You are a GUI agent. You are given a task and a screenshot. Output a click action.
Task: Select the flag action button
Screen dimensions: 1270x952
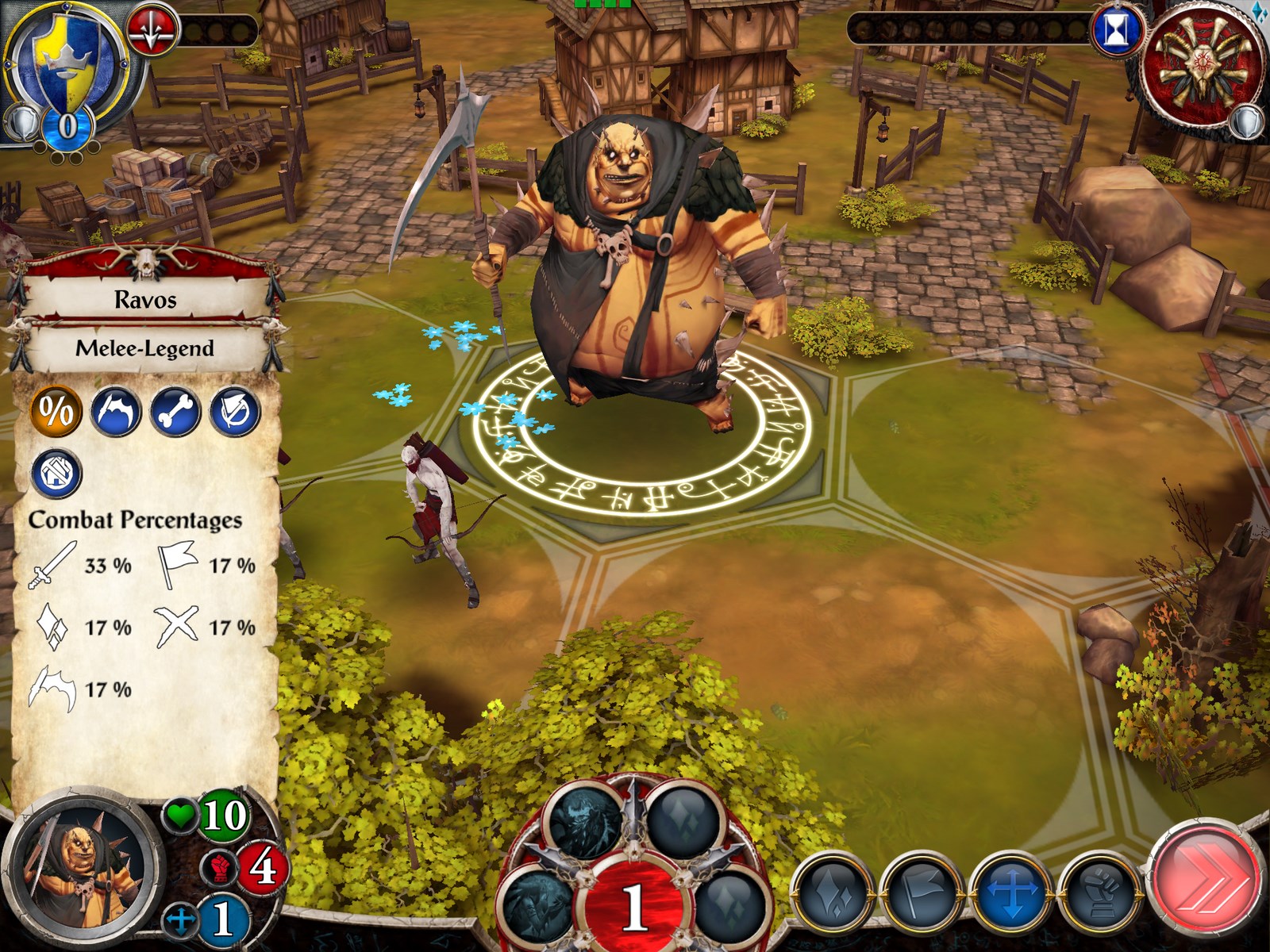point(922,892)
